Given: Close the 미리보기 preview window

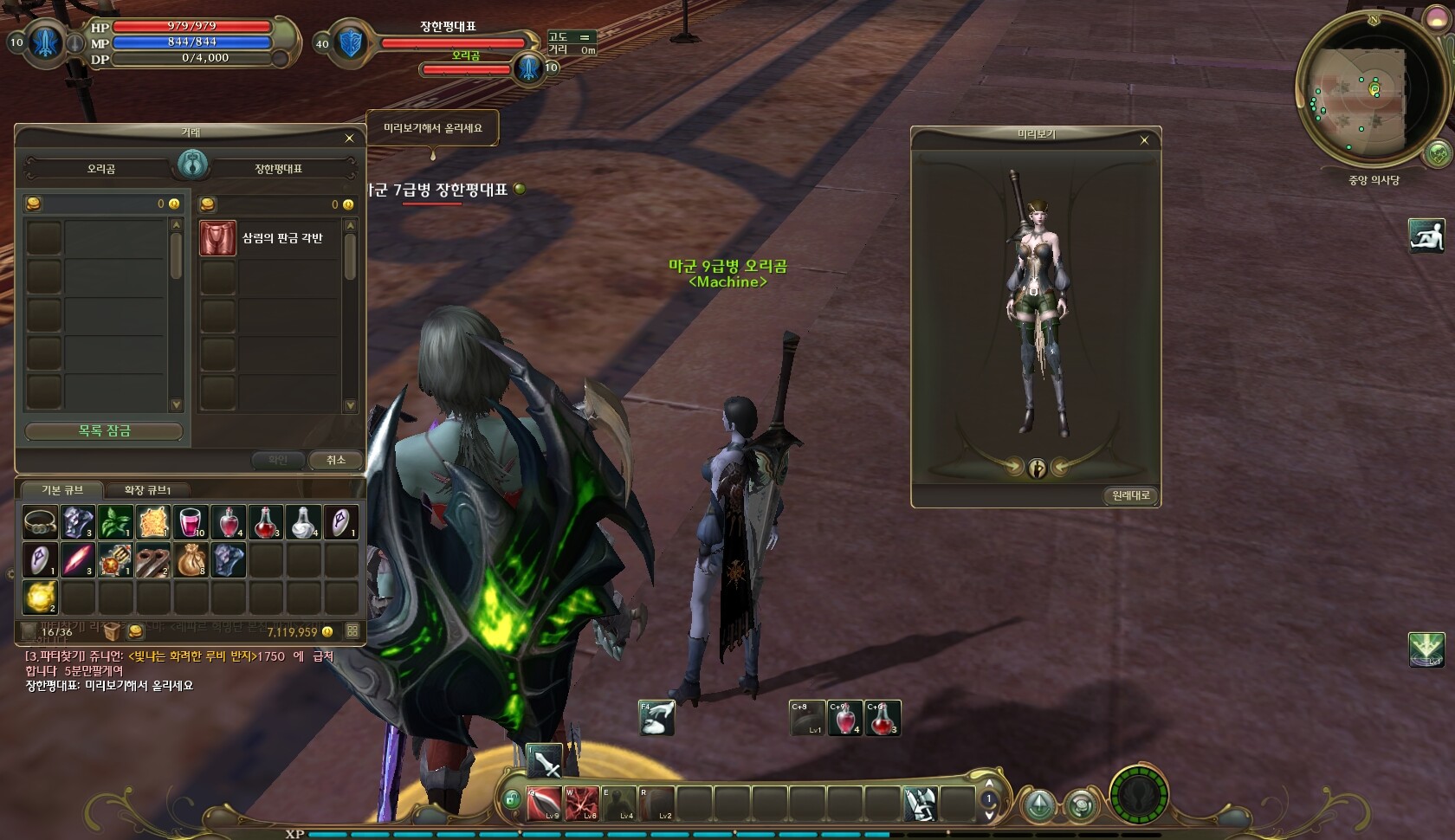Looking at the screenshot, I should pos(1144,140).
